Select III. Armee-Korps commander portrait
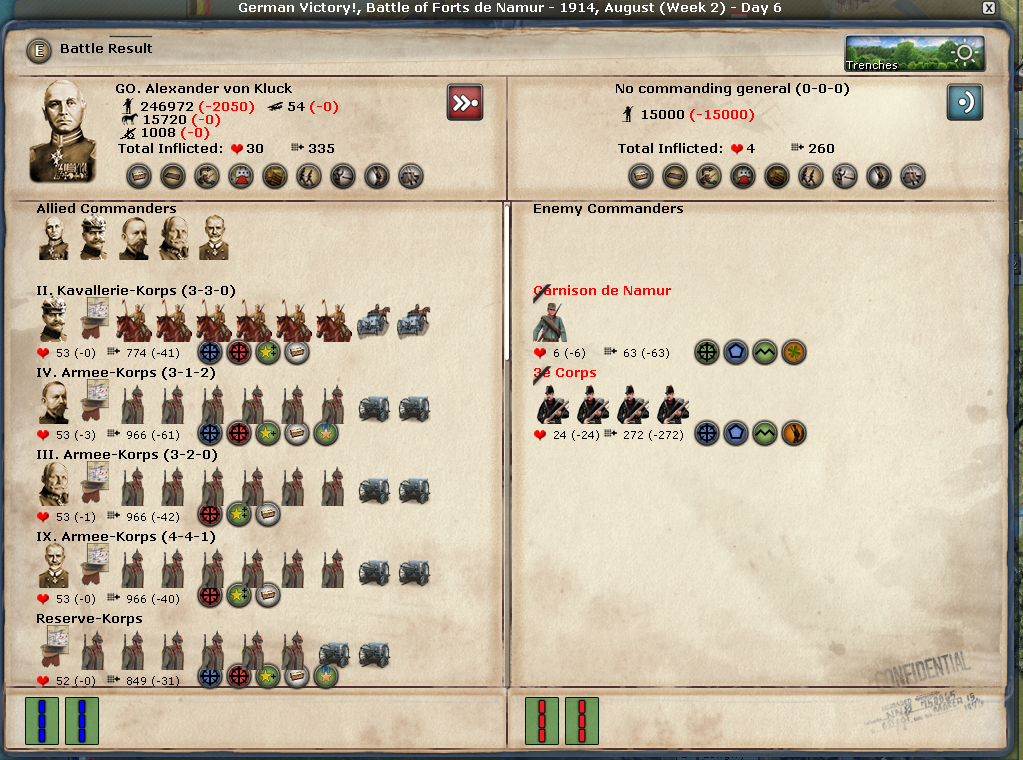Viewport: 1023px width, 760px height. [x=54, y=486]
